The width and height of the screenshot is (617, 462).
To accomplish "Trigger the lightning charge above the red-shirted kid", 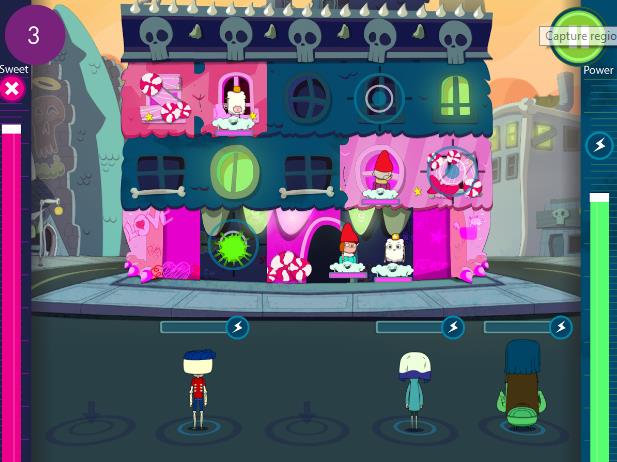I will click(237, 327).
